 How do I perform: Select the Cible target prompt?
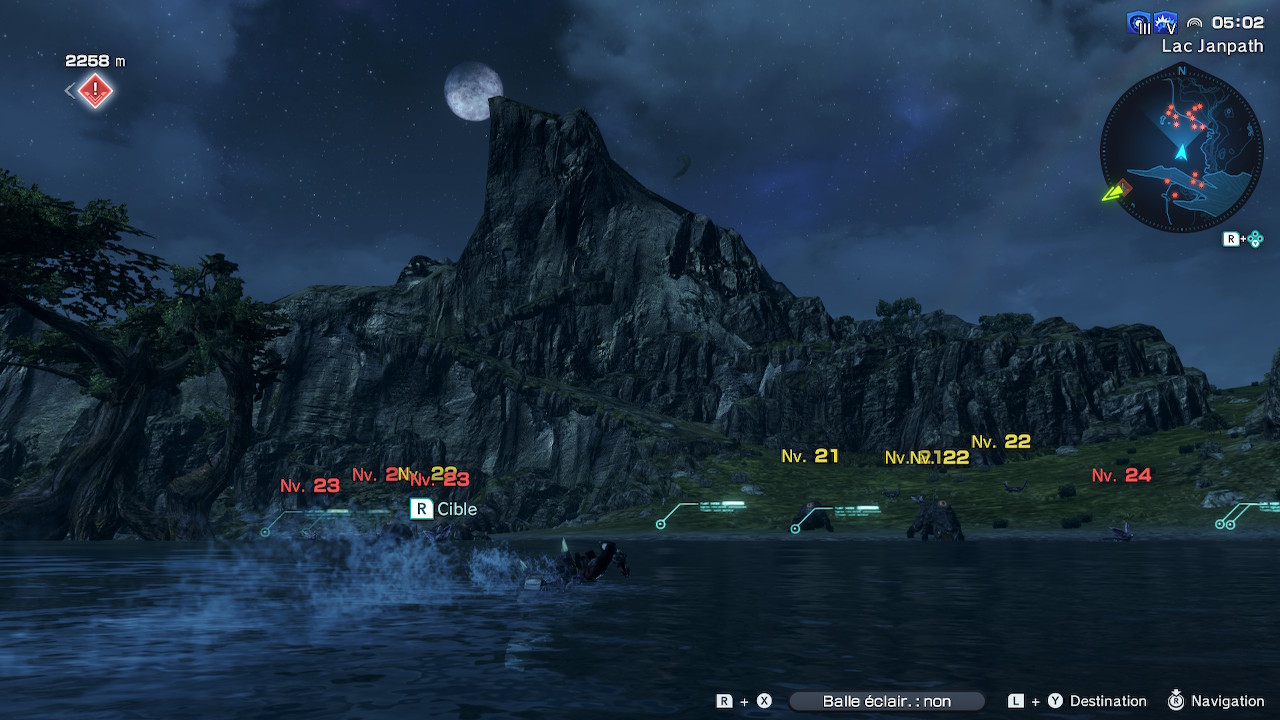pos(445,509)
